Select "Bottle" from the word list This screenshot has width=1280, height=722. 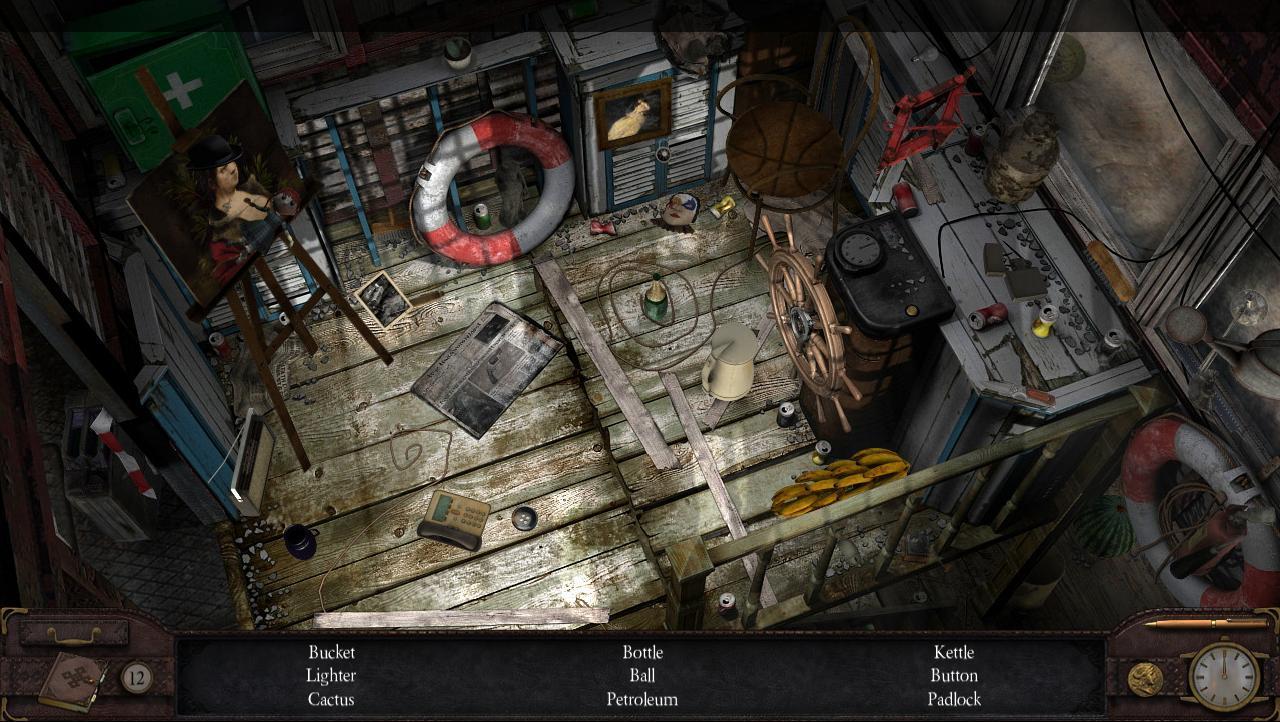pos(642,652)
